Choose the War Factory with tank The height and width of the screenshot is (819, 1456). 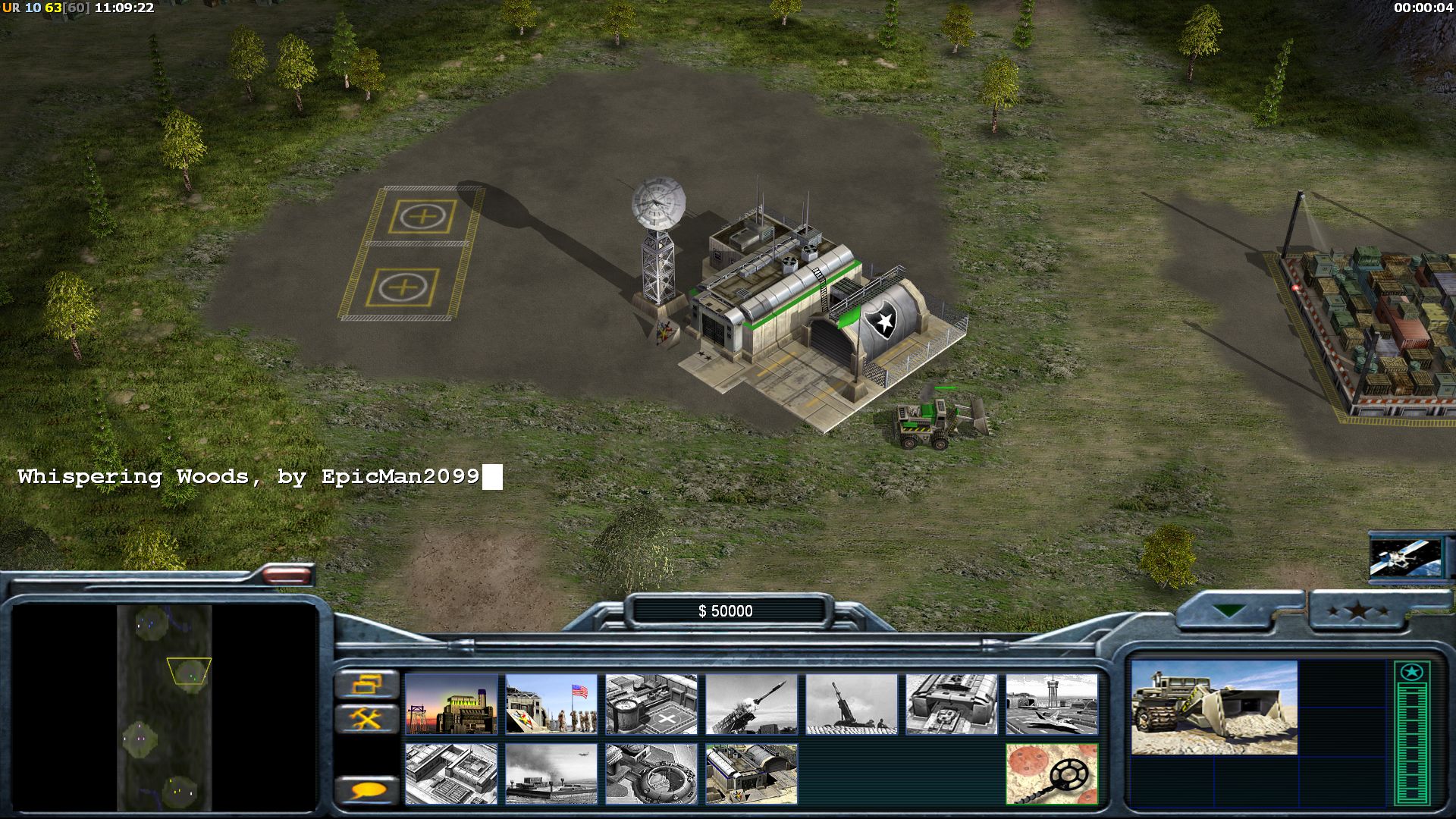(952, 704)
